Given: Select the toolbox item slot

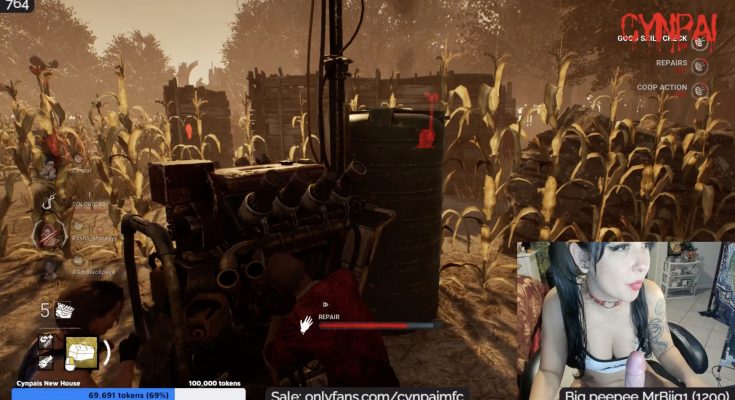Looking at the screenshot, I should (81, 351).
